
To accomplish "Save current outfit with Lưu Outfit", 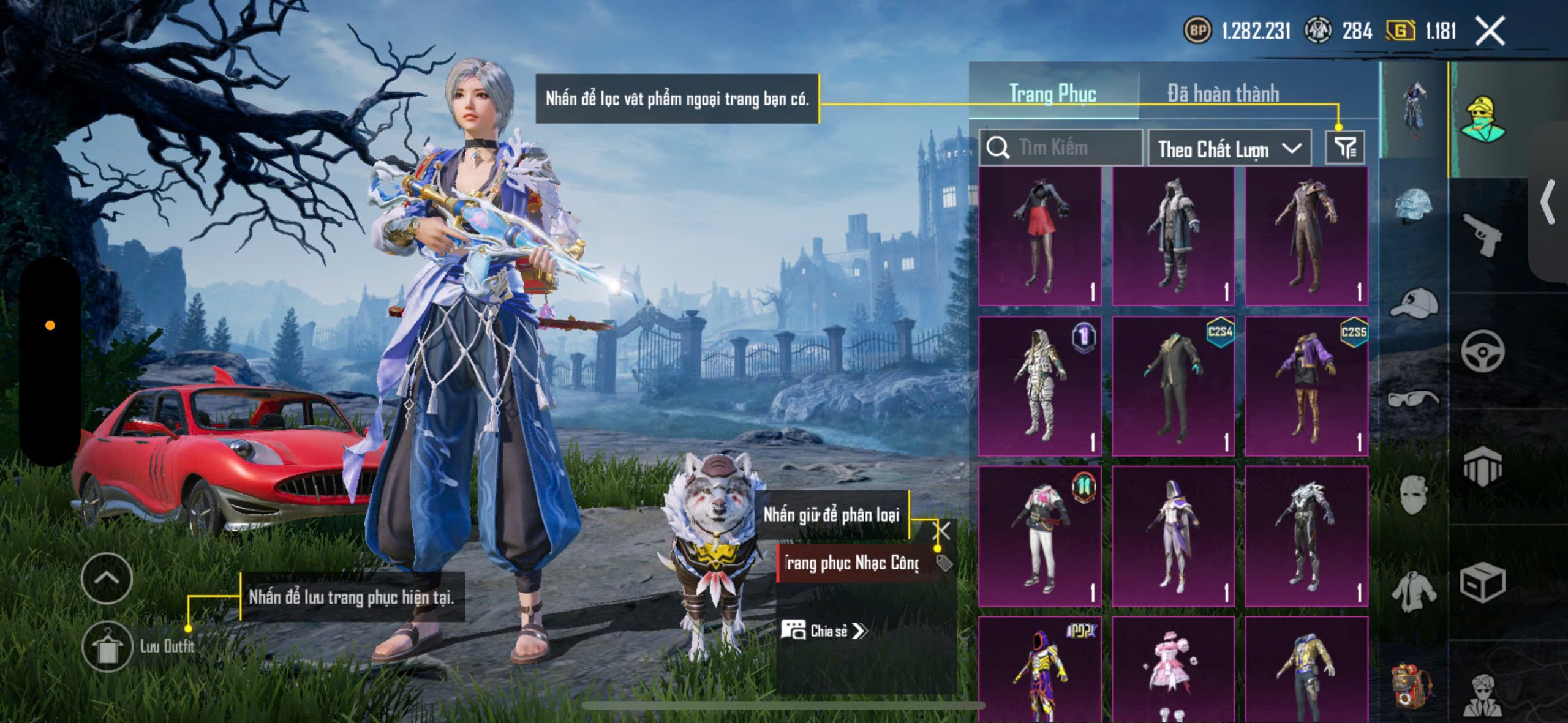I will click(108, 646).
